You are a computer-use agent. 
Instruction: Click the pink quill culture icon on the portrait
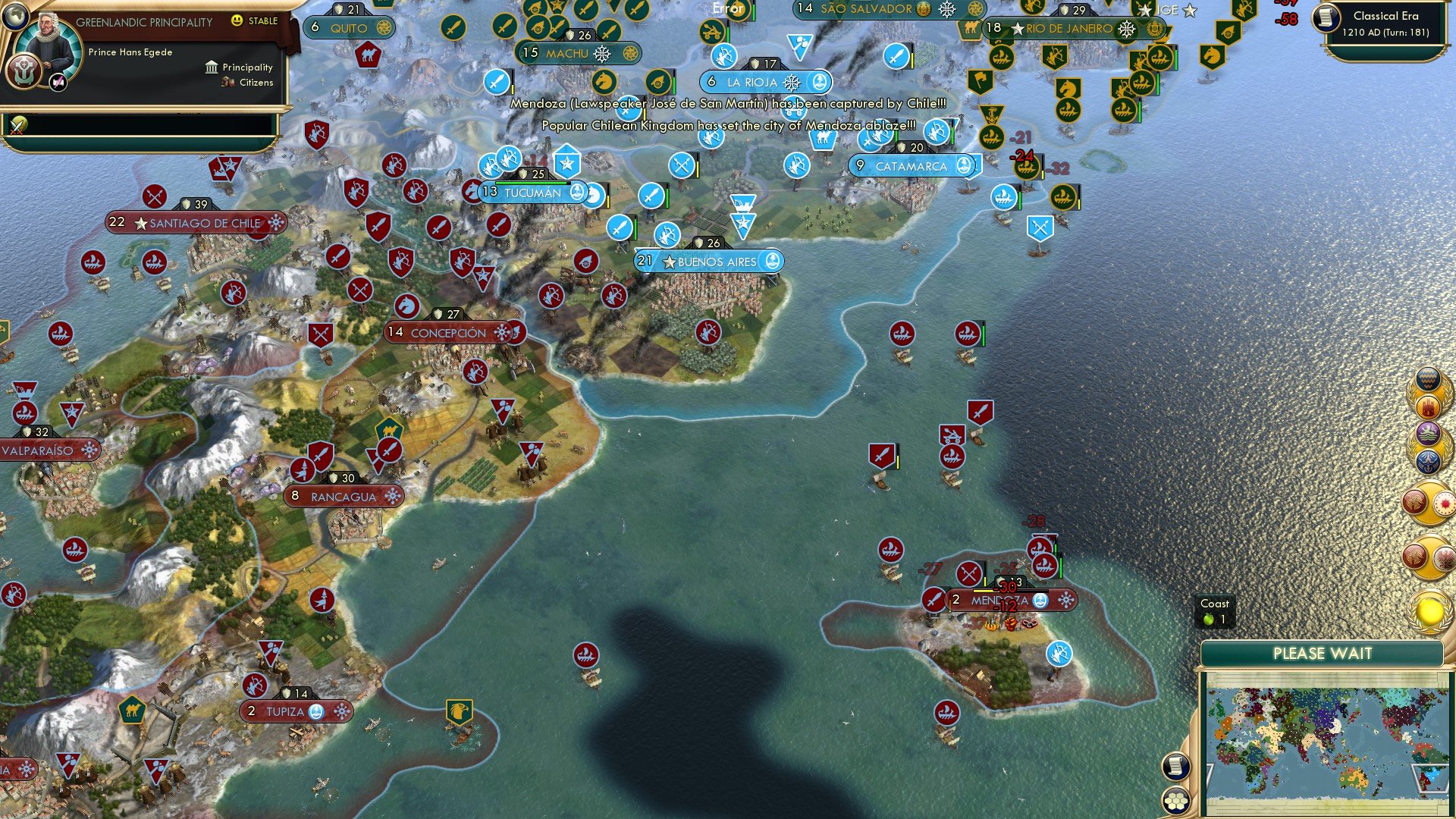(x=58, y=81)
